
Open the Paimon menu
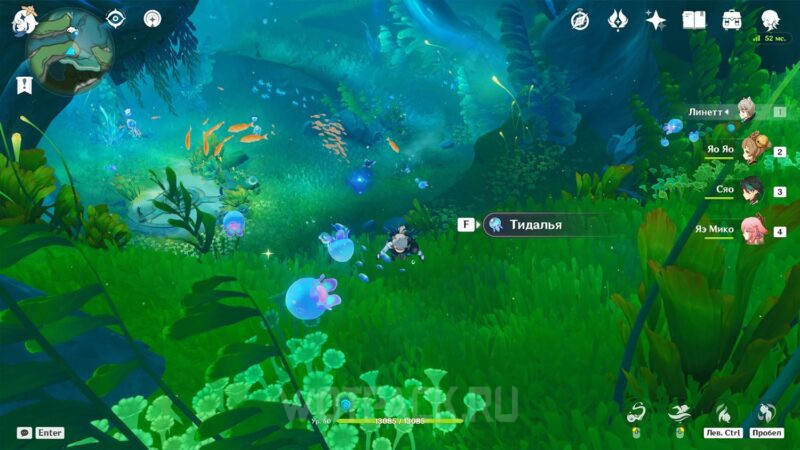(x=22, y=20)
